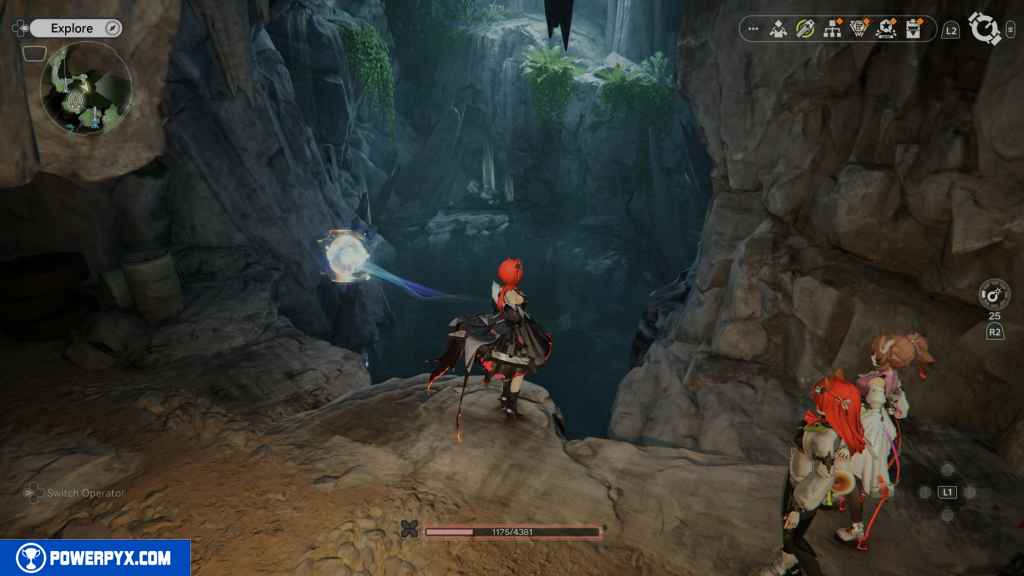Image resolution: width=1024 pixels, height=576 pixels.
Task: Open the operators team icon
Action: 778,29
